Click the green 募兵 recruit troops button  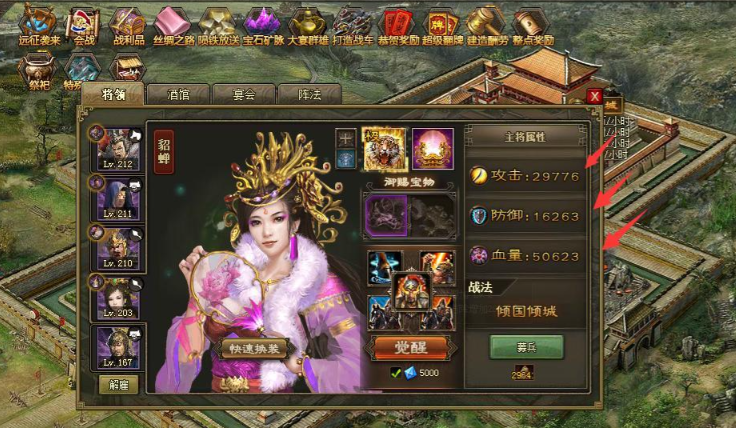pos(526,347)
